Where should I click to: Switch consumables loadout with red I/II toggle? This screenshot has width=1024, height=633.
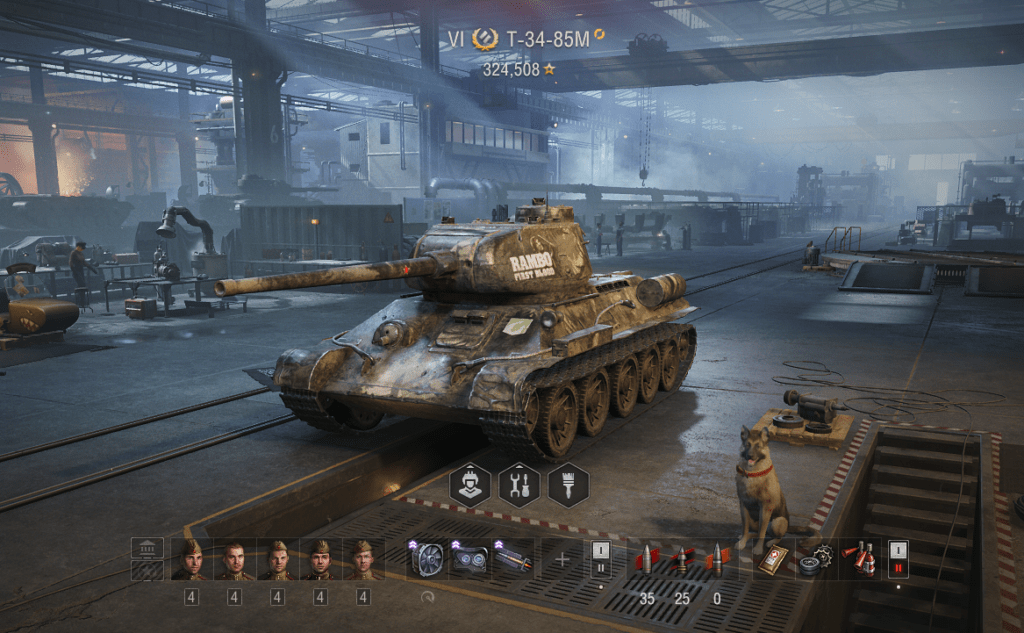898,559
